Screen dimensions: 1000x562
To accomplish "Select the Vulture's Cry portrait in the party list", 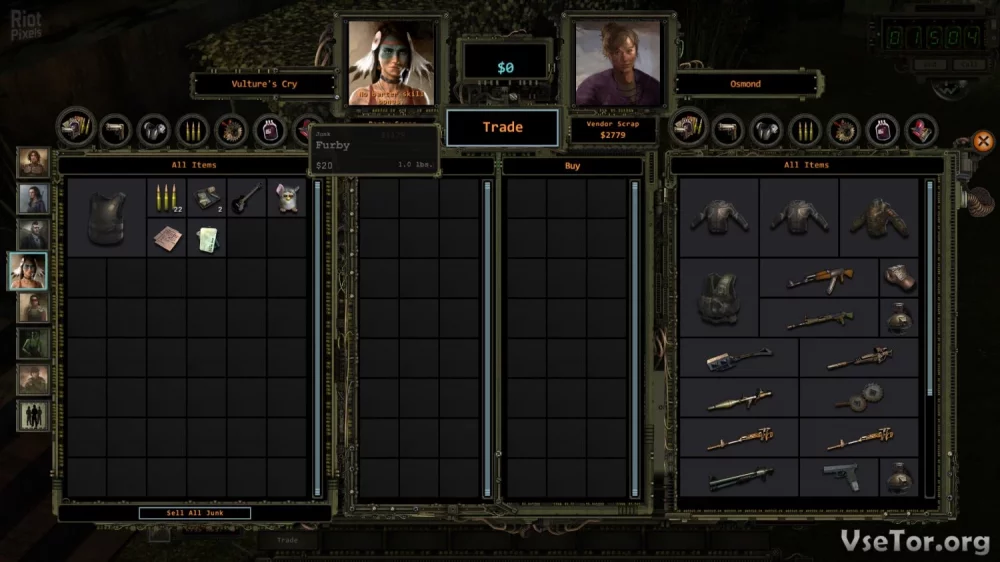I will coord(32,270).
